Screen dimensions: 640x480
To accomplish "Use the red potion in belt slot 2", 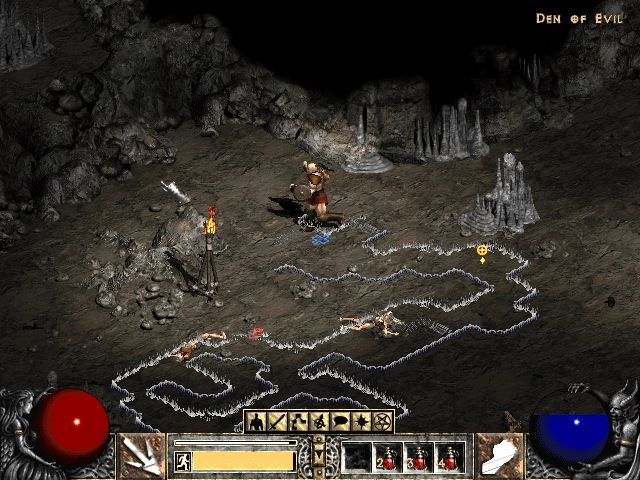I will 388,457.
